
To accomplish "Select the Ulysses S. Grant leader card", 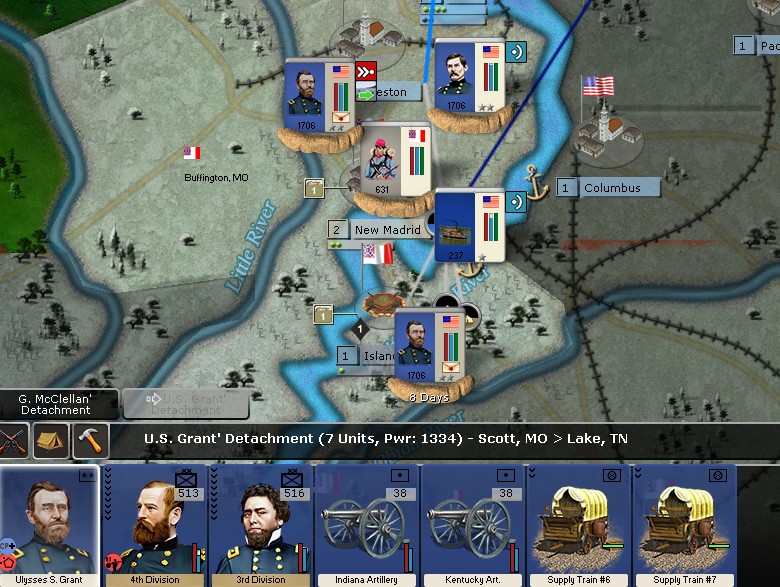I will tap(50, 525).
